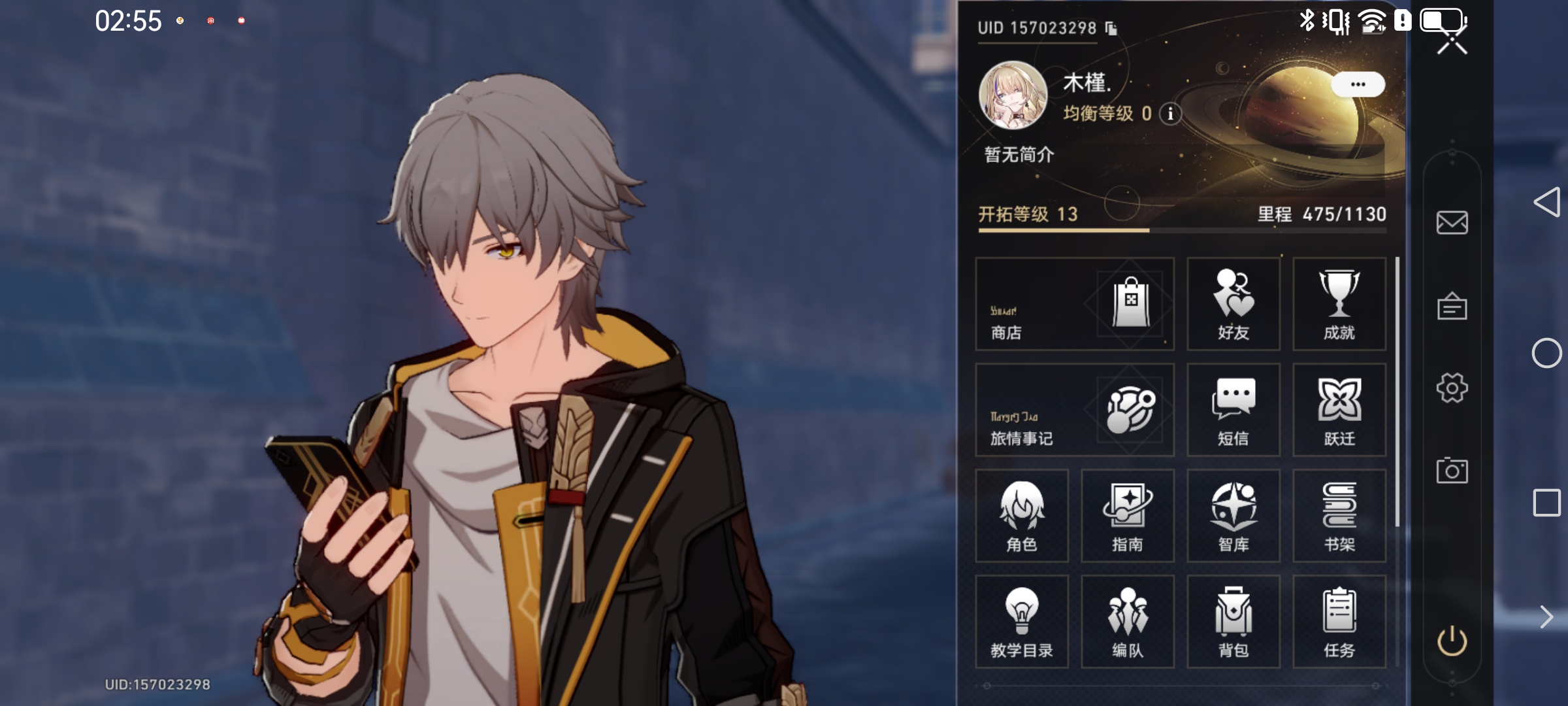Open the 指南 guide
Image resolution: width=1568 pixels, height=706 pixels.
[x=1128, y=516]
